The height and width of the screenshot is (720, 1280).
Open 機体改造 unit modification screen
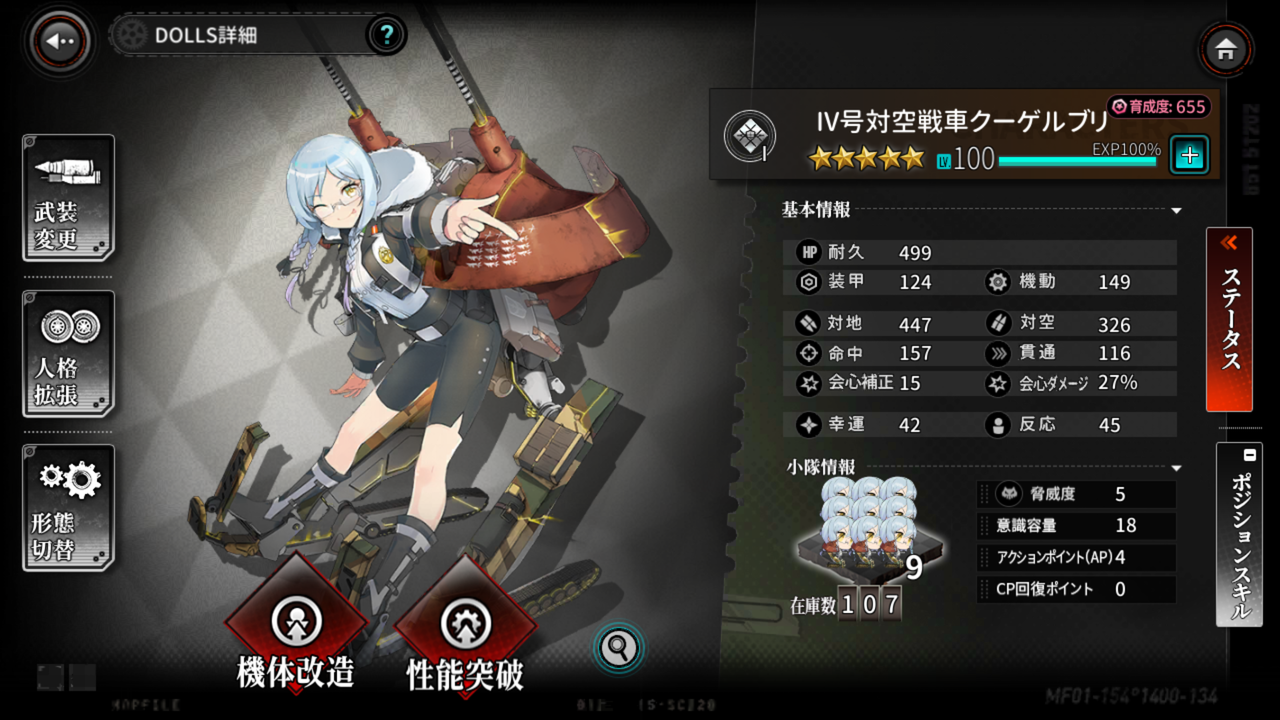pyautogui.click(x=296, y=620)
